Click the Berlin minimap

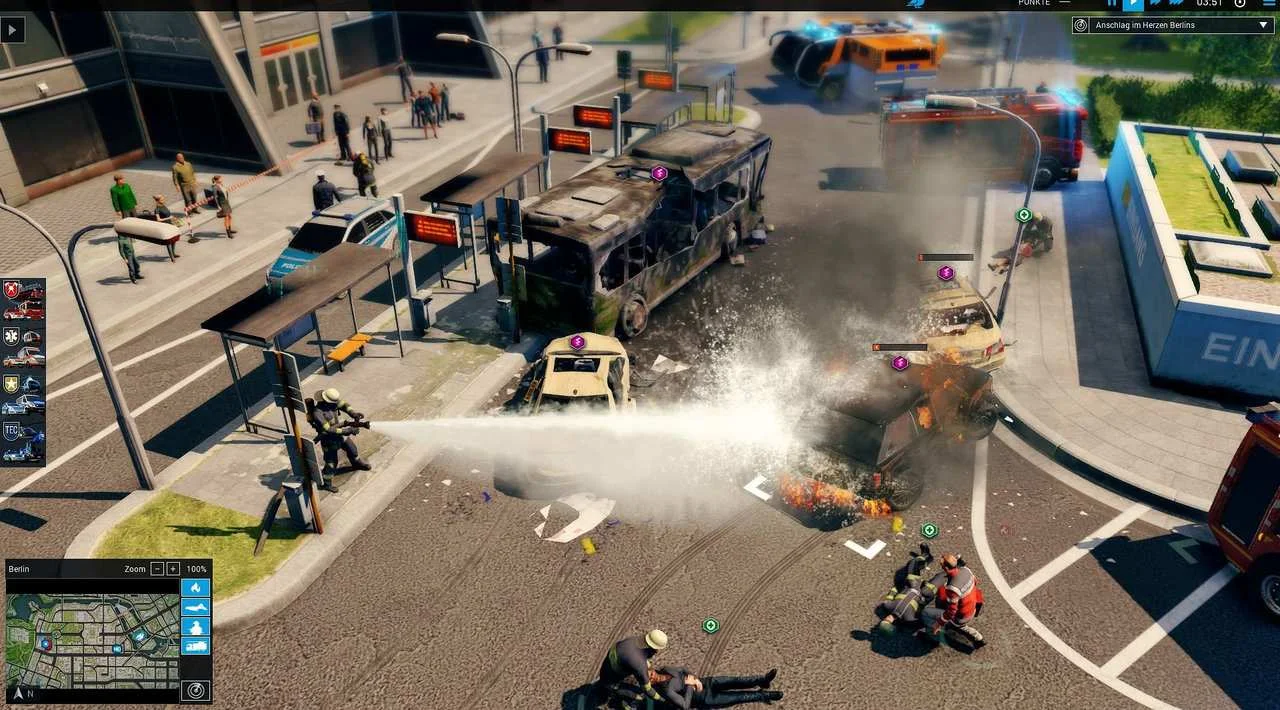(92, 639)
